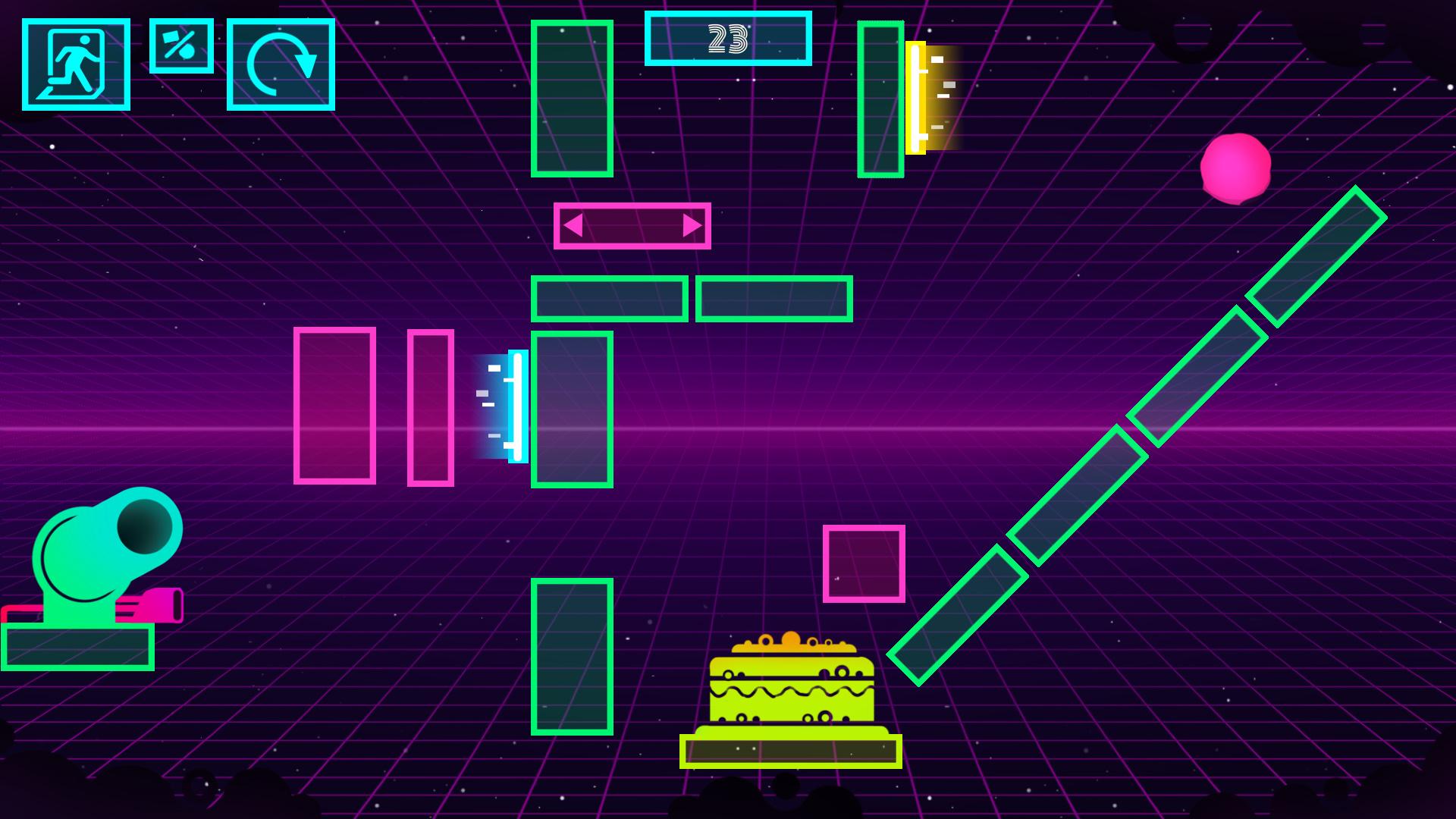Select the tall green block below the score

[x=572, y=100]
